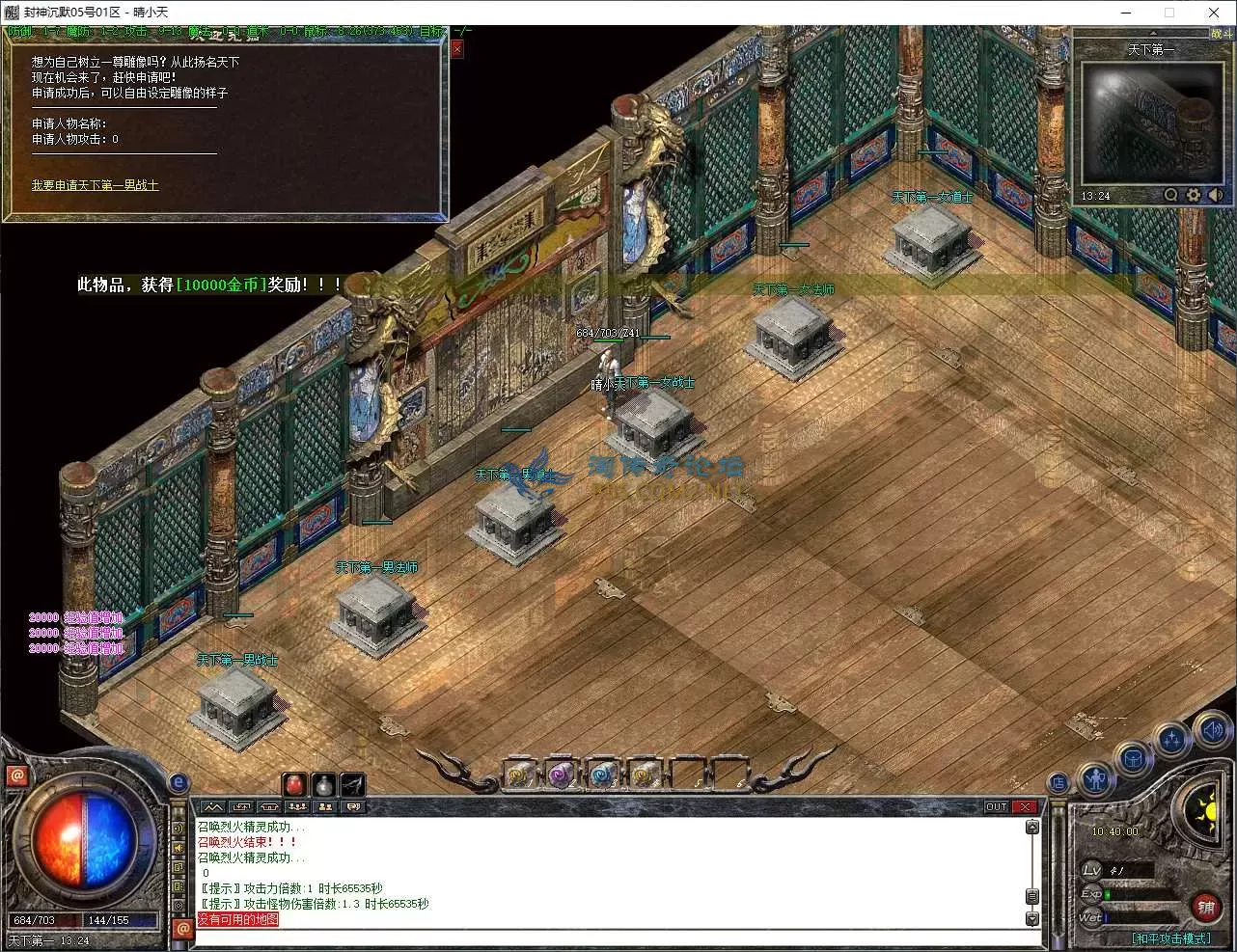Click the 战斗 tab above the minimap
1237x952 pixels.
tap(1220, 34)
